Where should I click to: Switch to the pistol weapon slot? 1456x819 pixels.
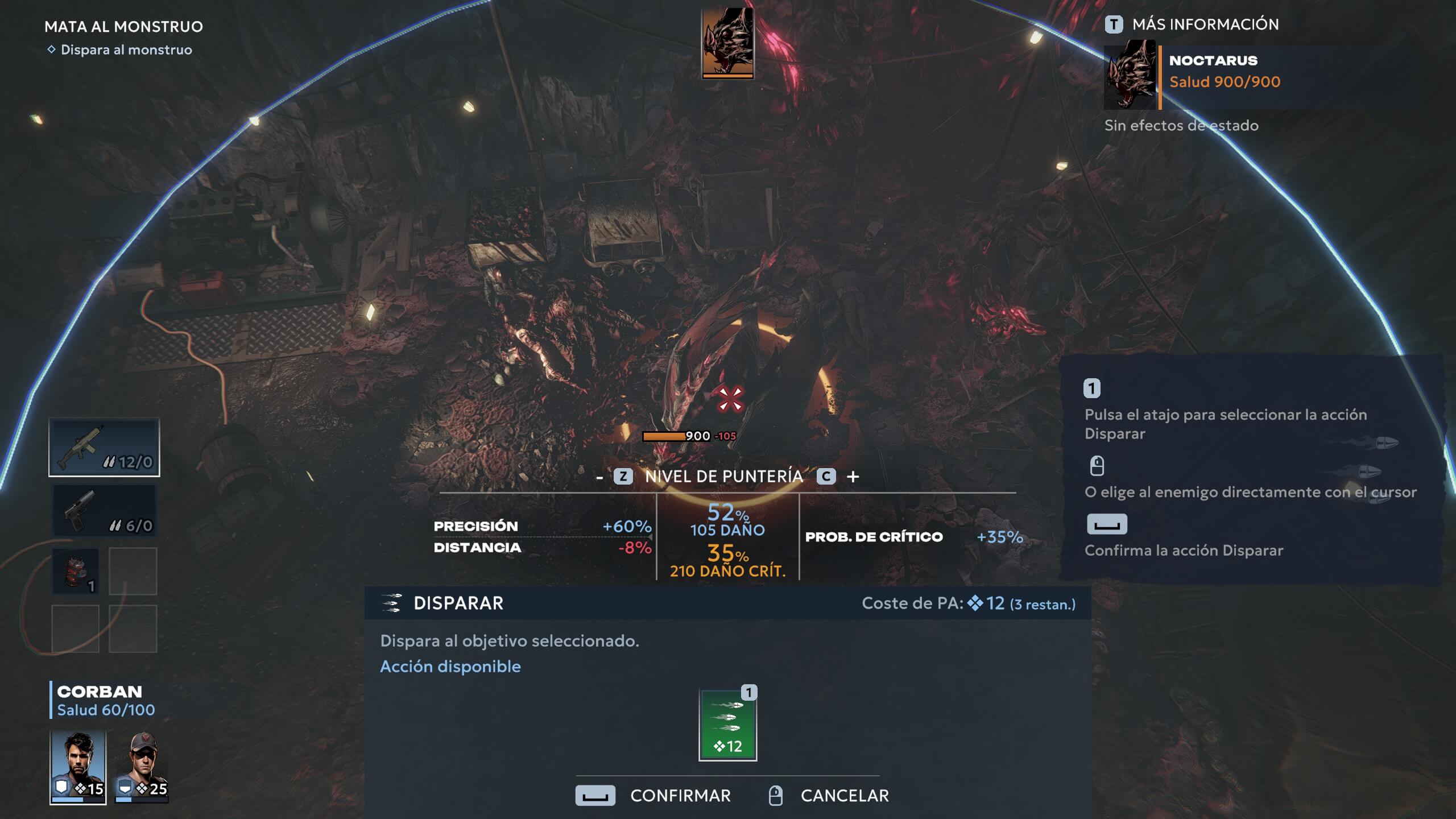104,510
